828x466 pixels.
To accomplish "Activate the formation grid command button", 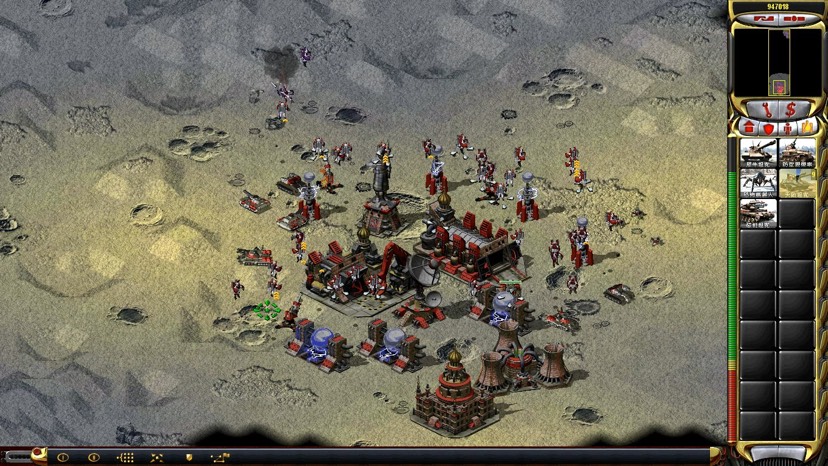I will point(125,457).
